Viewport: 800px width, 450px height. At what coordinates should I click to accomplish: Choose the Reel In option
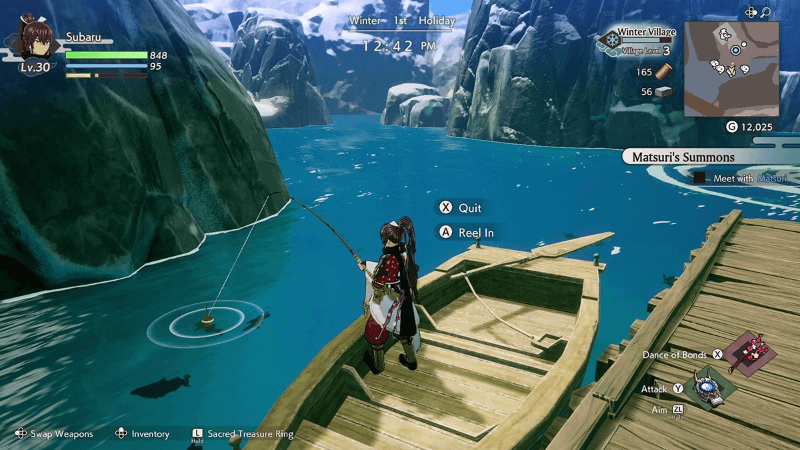point(468,232)
